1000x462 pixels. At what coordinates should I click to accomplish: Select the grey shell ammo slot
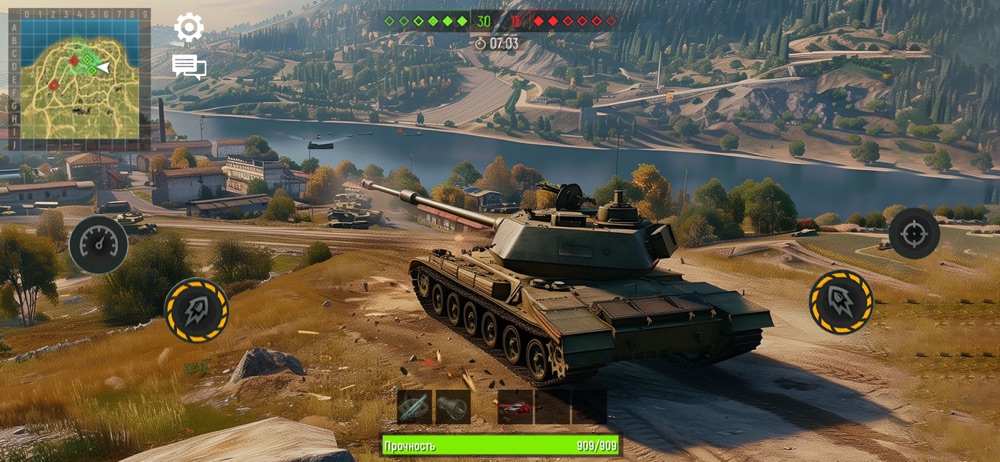click(x=453, y=407)
